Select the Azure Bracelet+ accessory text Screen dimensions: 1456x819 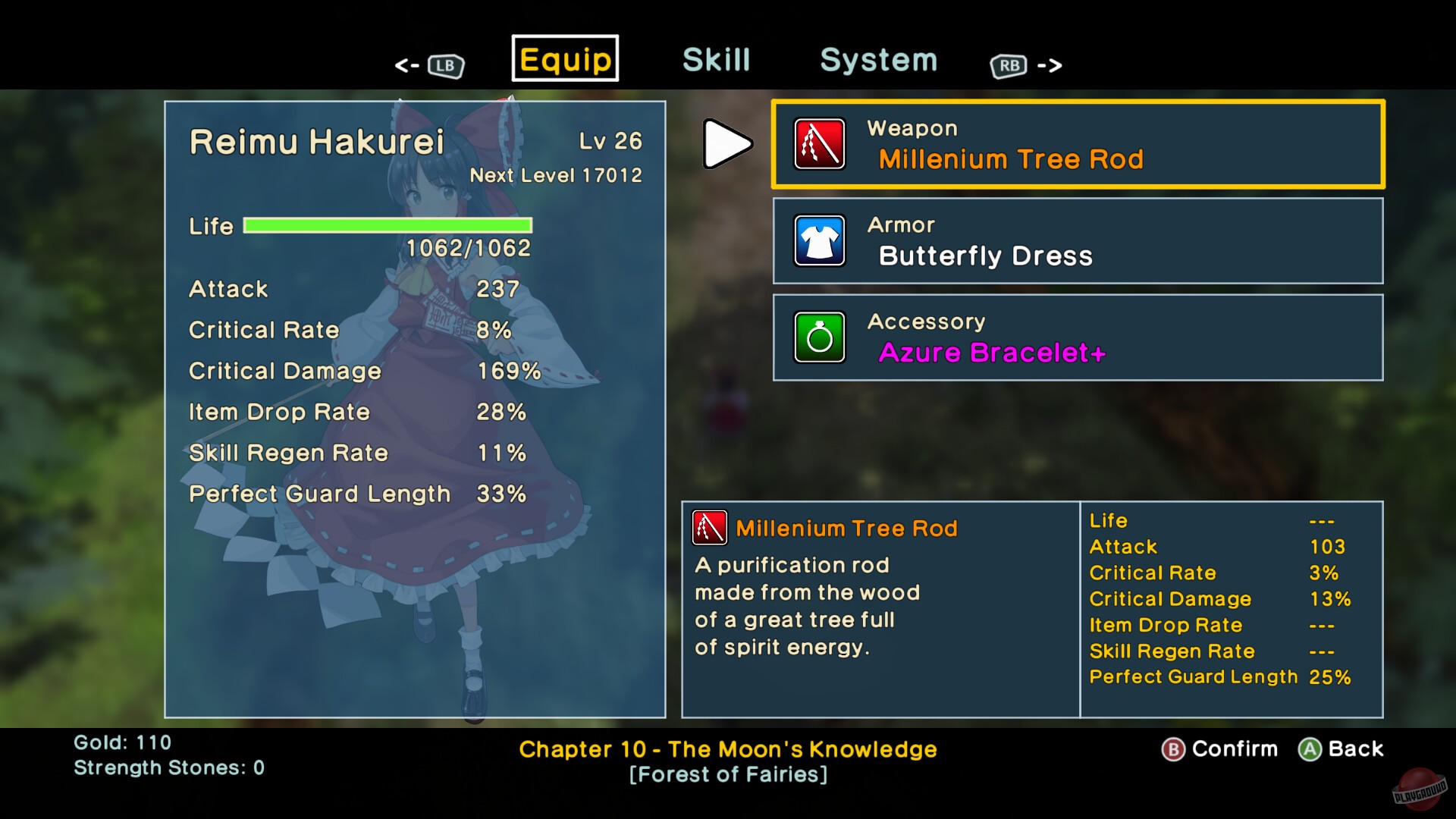coord(991,353)
